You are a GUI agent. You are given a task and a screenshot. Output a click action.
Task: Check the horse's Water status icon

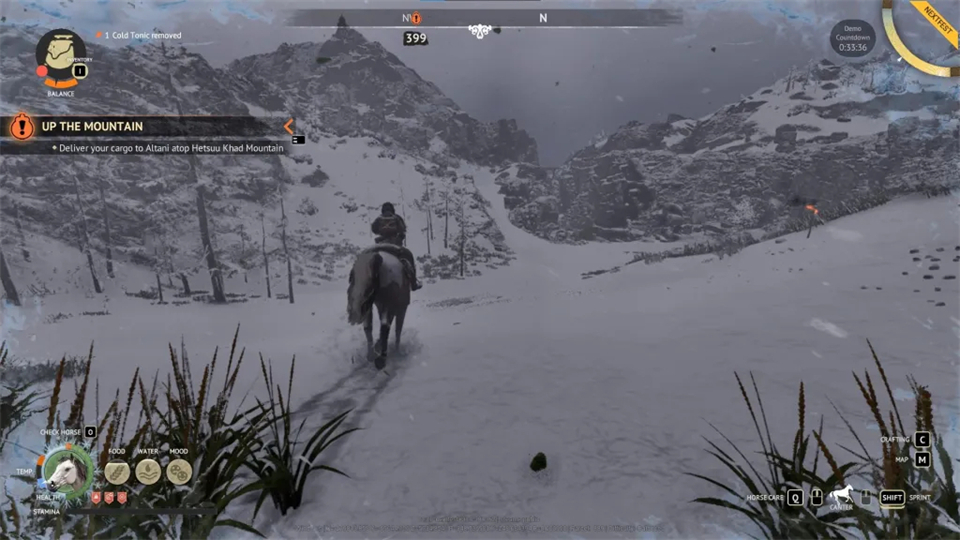(x=148, y=471)
